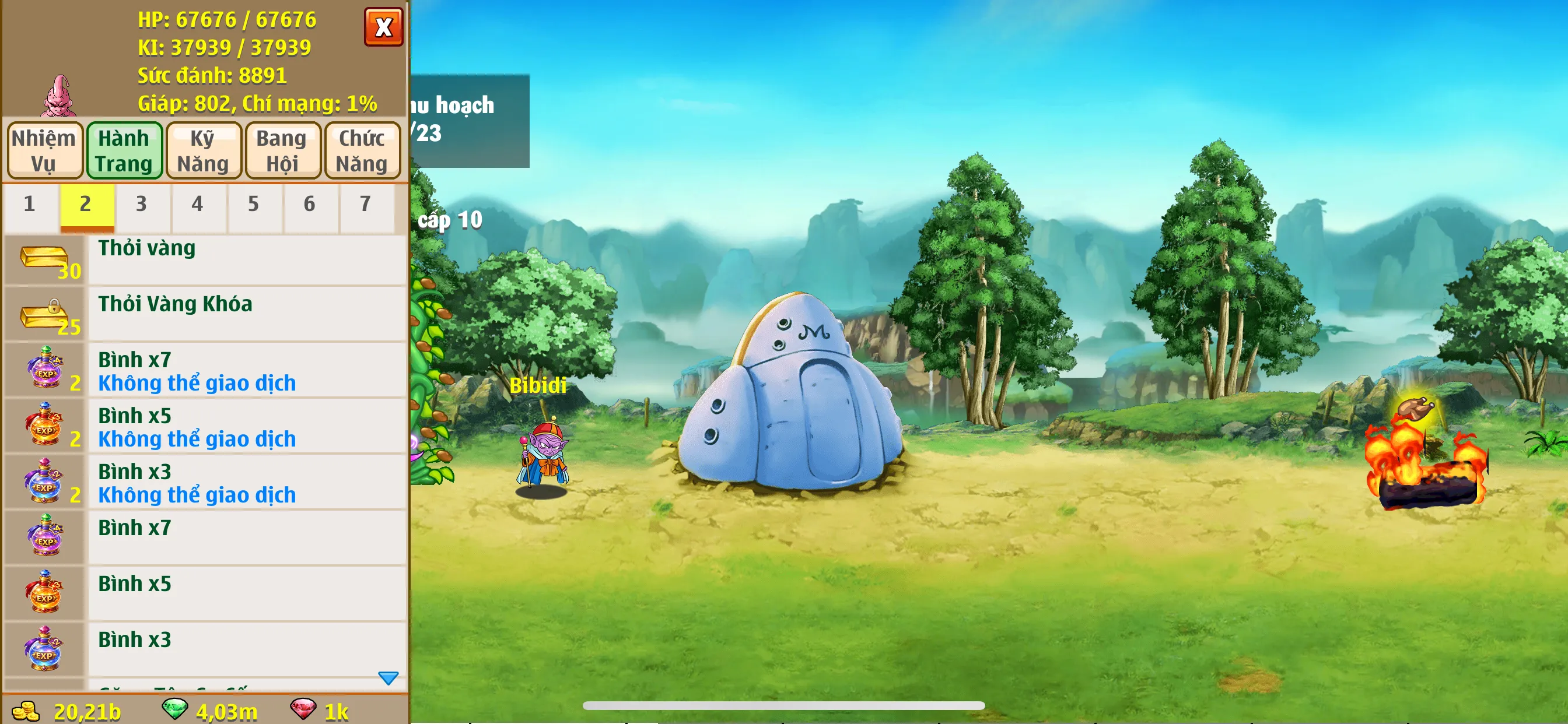Close the character panel with the X button

tap(383, 27)
